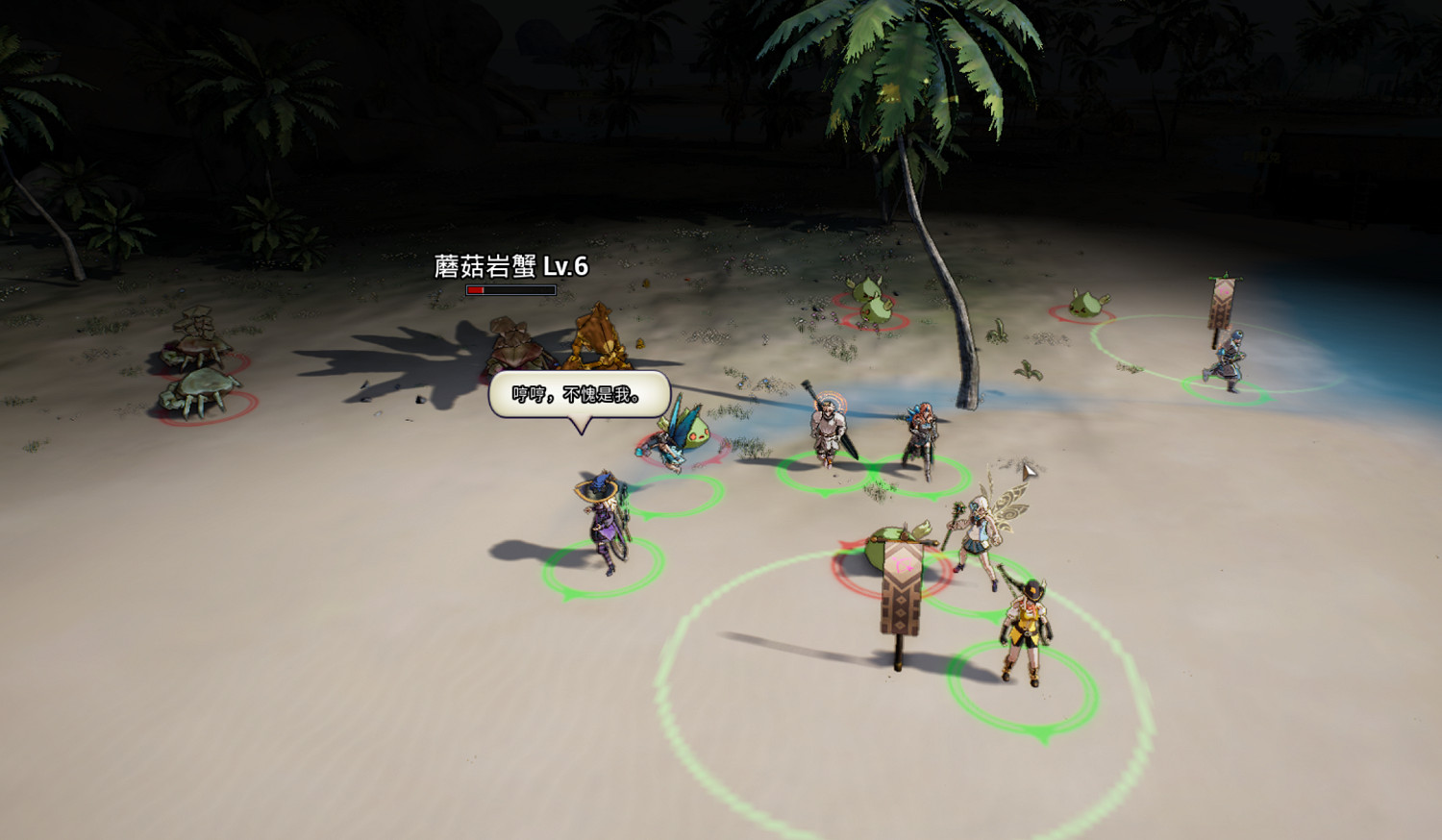This screenshot has height=840, width=1442.
Task: Click the speech bubble saying 哼哼，不愧是我。
Action: coord(577,392)
